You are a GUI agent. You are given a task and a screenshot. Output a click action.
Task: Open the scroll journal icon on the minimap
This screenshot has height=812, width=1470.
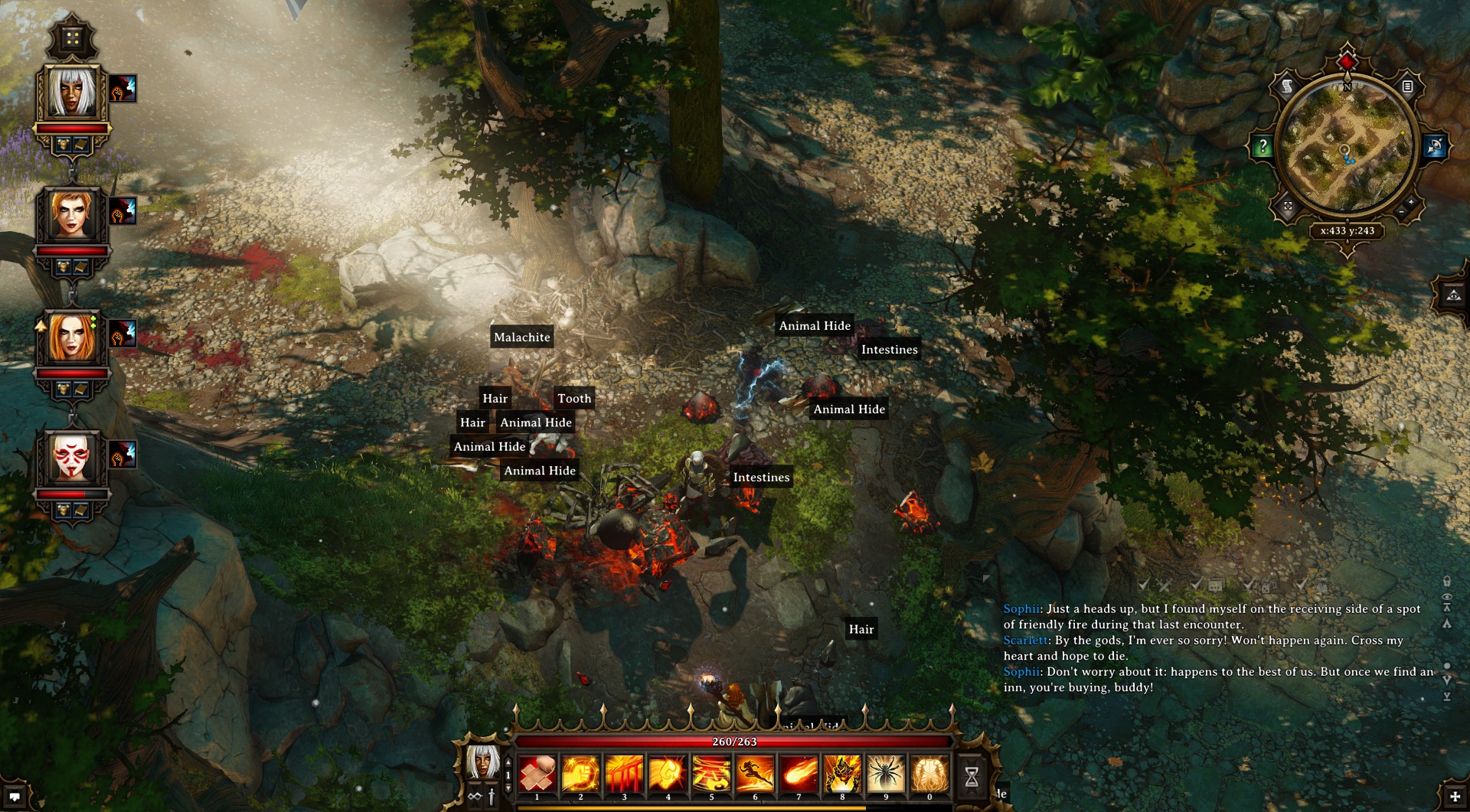pyautogui.click(x=1287, y=86)
